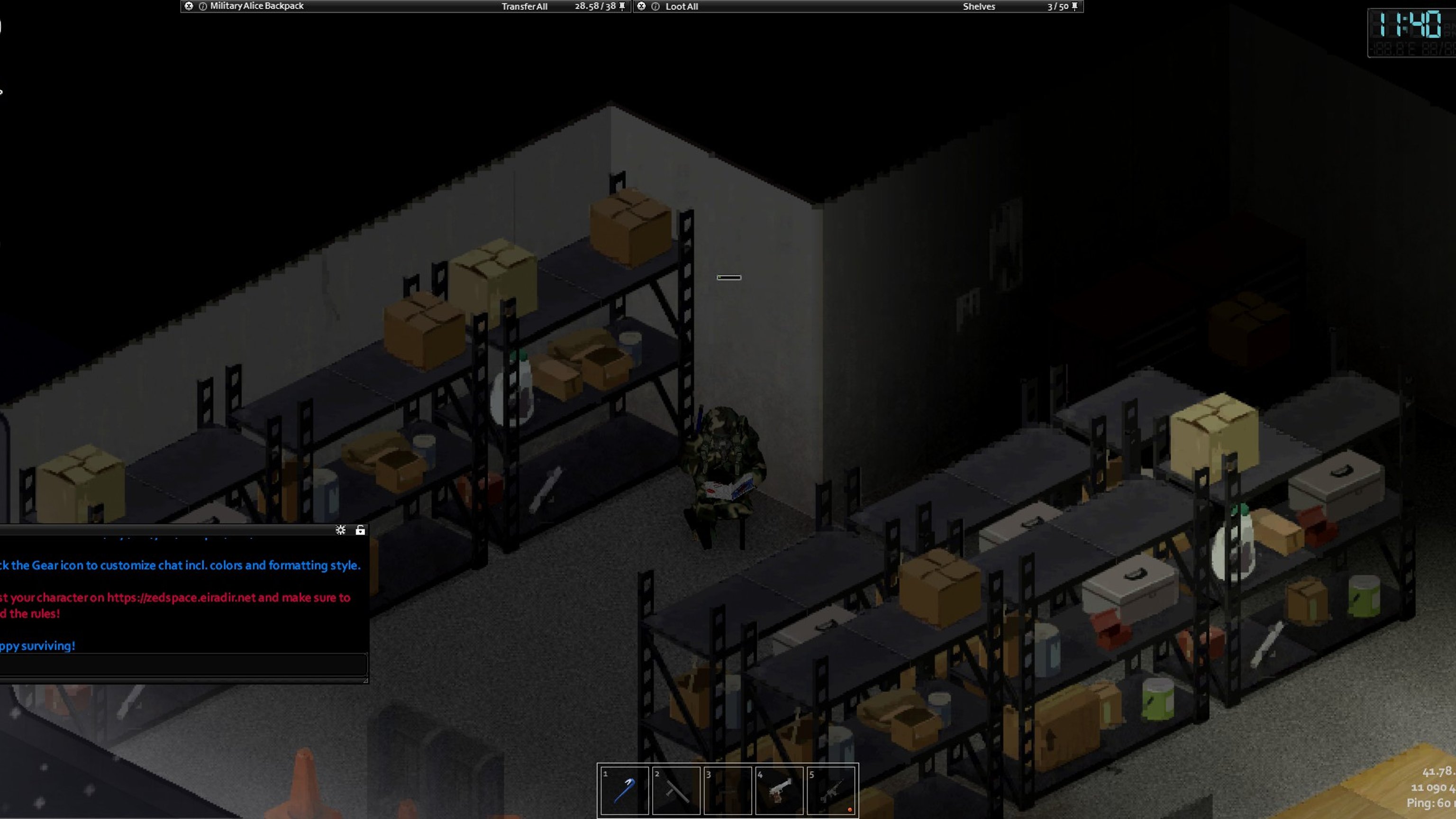The image size is (1456, 819).
Task: Show info for the loot panel
Action: point(655,7)
